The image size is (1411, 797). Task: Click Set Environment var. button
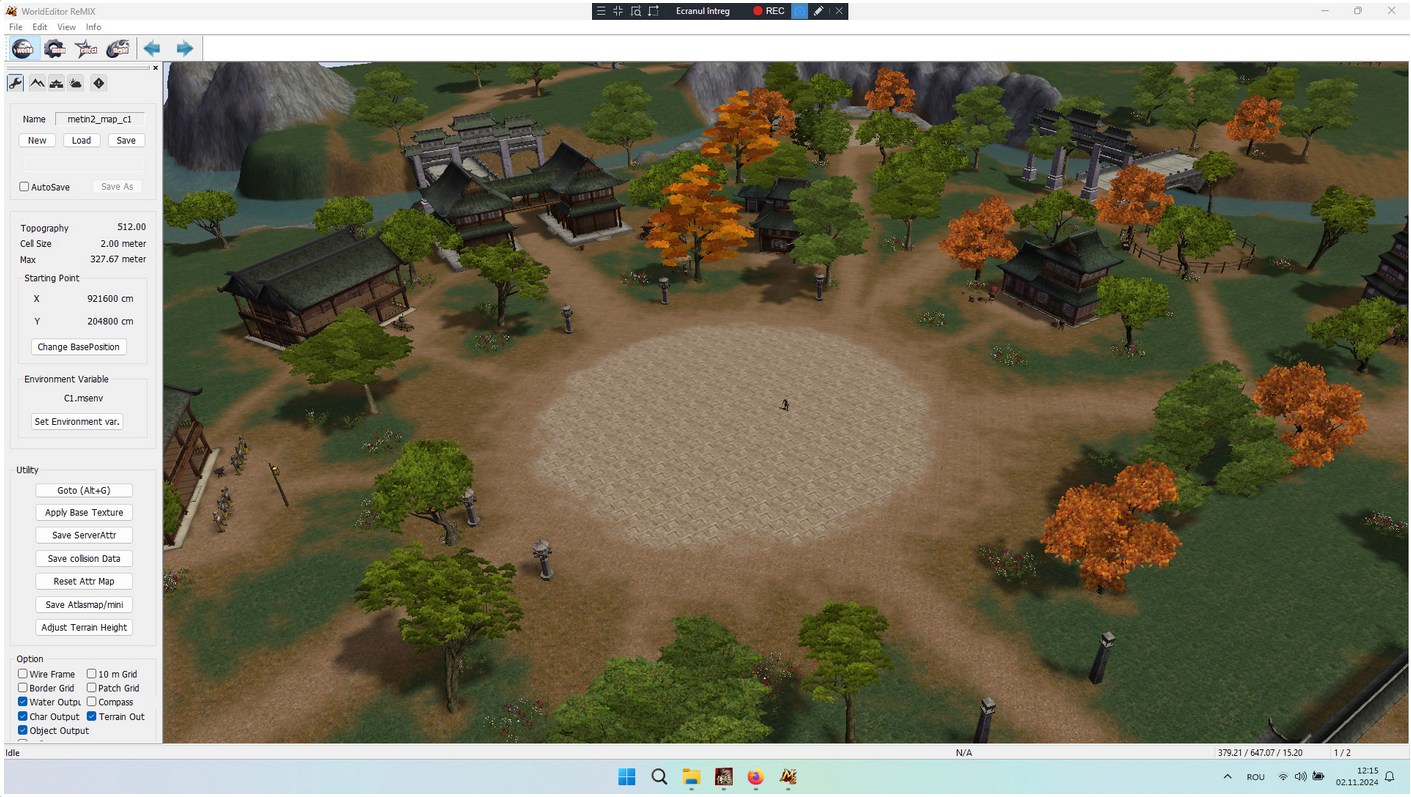coord(77,422)
